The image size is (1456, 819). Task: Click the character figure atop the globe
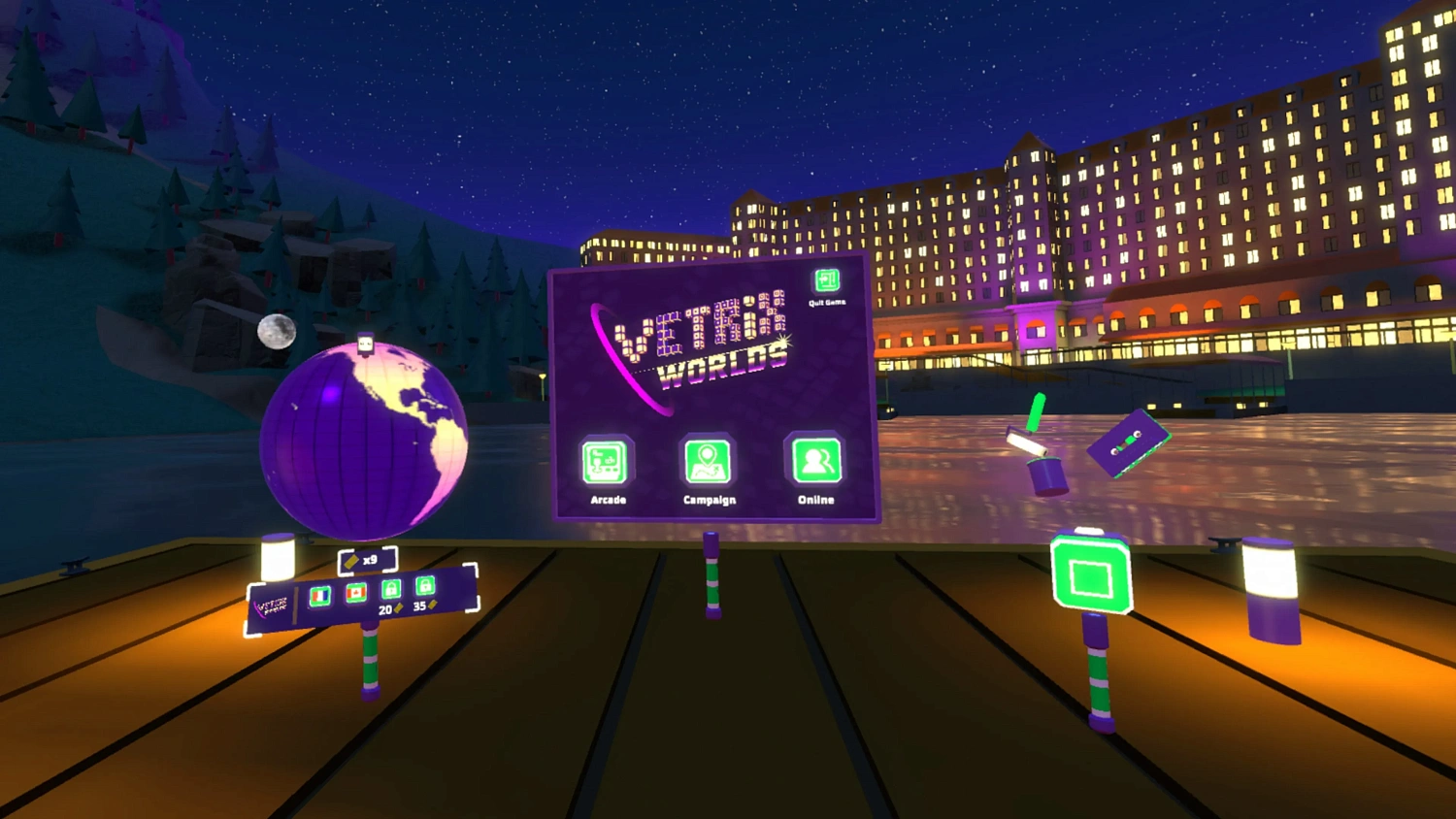[364, 344]
